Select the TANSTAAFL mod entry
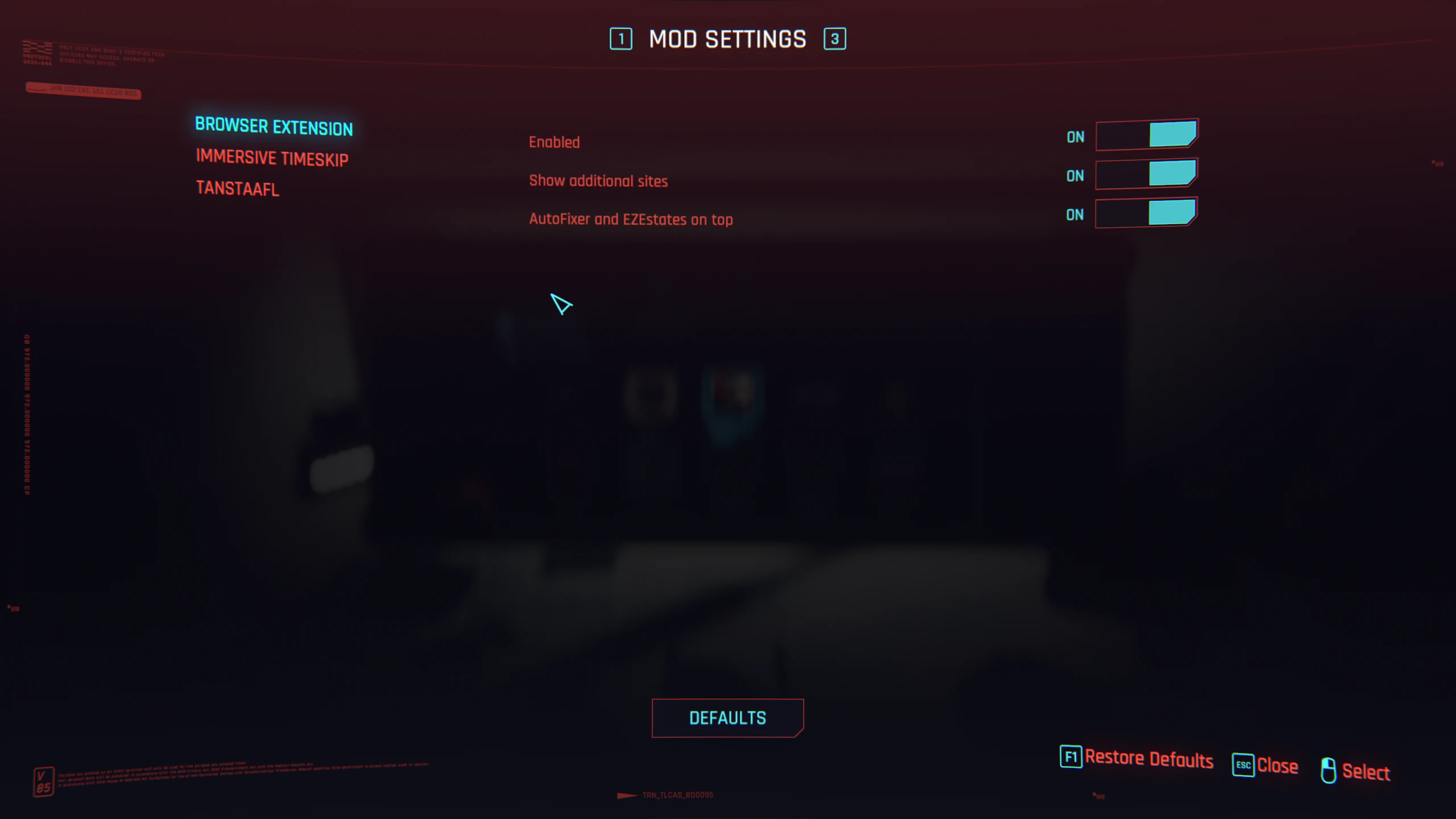This screenshot has width=1456, height=819. pyautogui.click(x=237, y=188)
